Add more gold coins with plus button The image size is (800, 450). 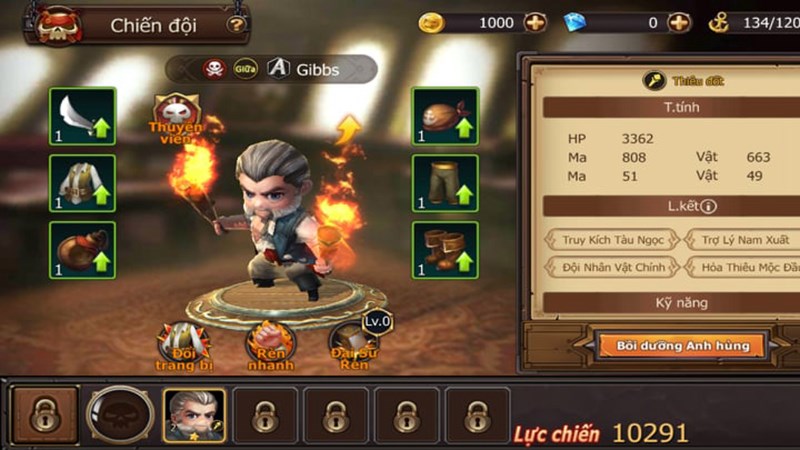point(535,22)
